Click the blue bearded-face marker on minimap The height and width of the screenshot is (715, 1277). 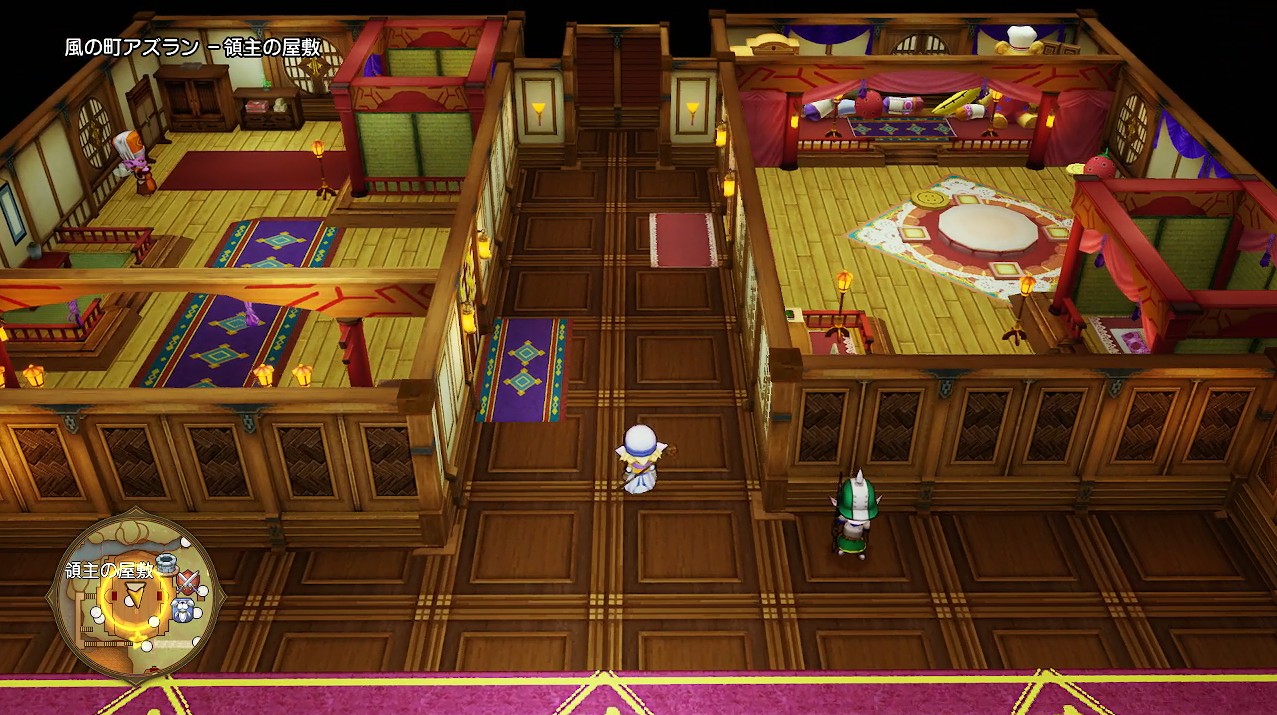coord(182,608)
